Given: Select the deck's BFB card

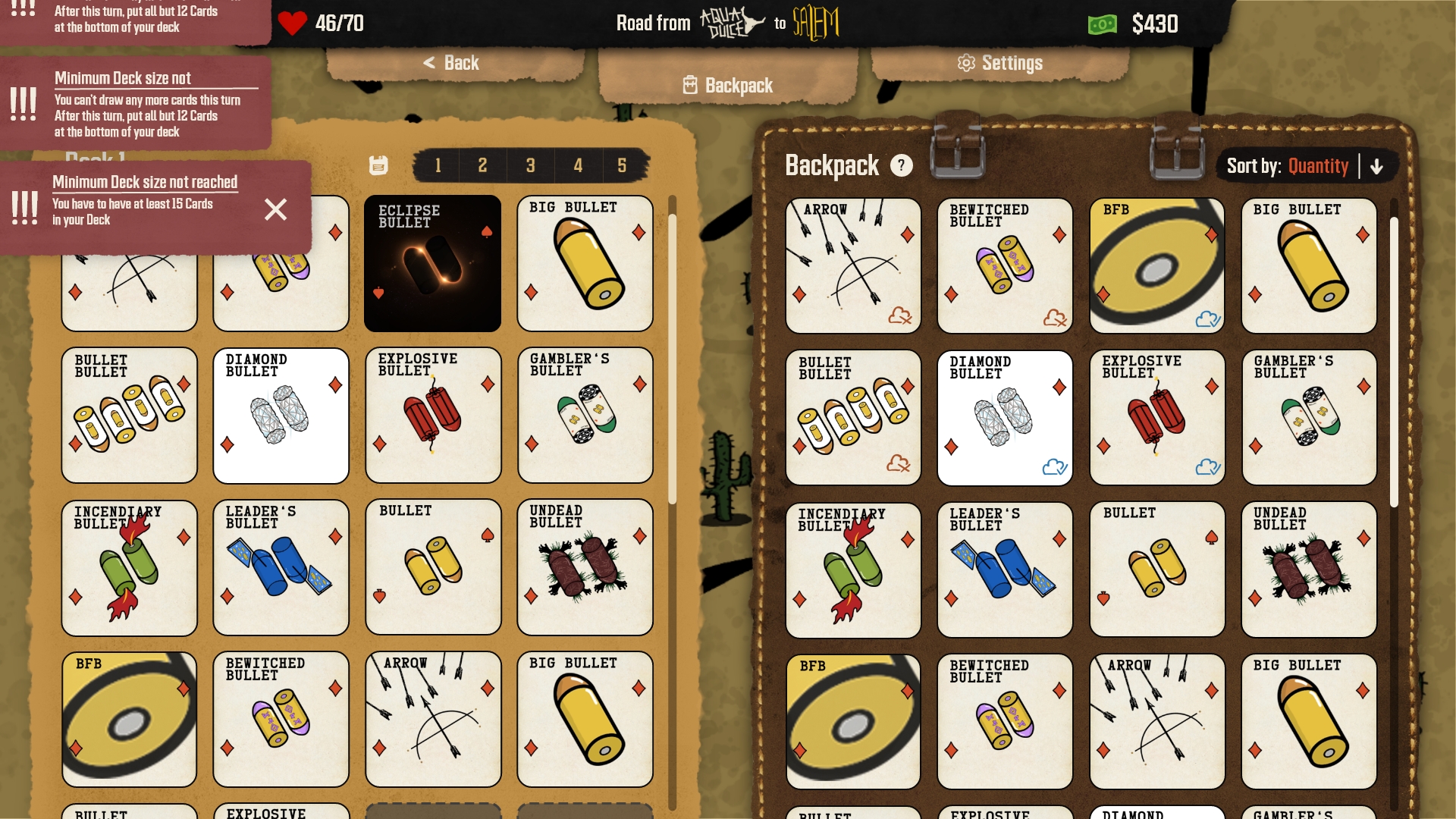Looking at the screenshot, I should click(129, 719).
